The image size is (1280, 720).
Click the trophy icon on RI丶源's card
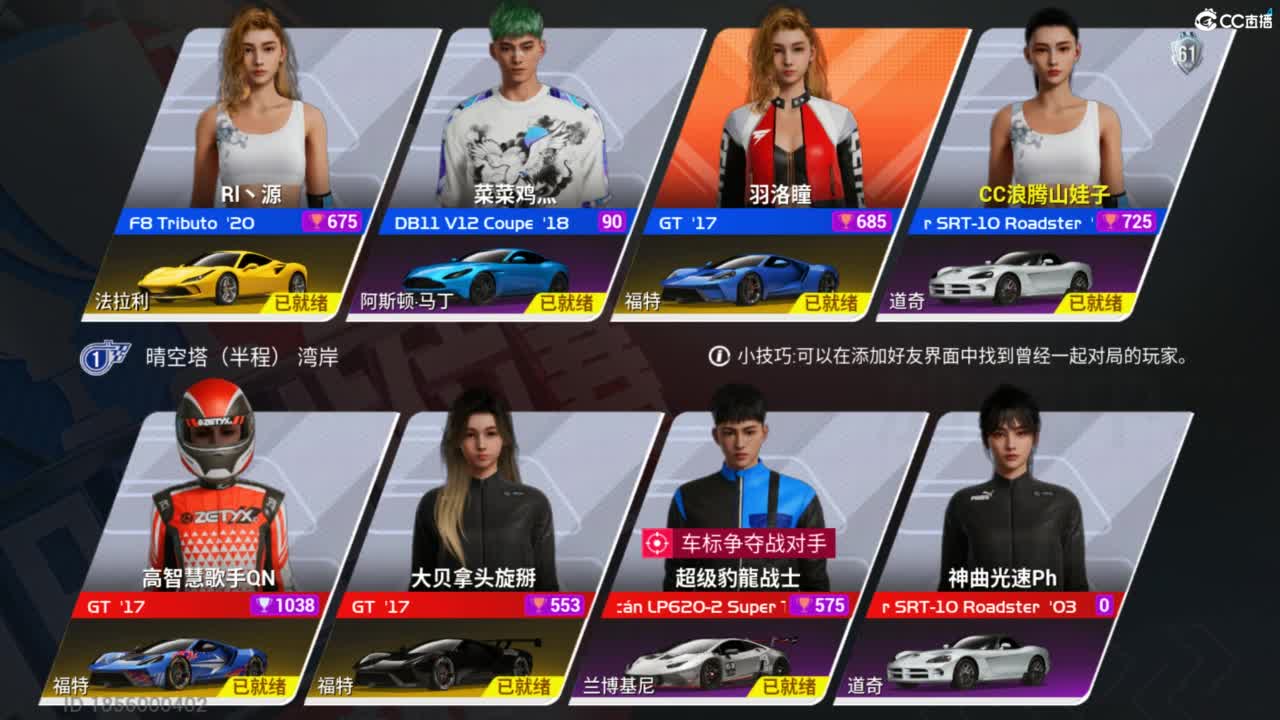click(317, 223)
